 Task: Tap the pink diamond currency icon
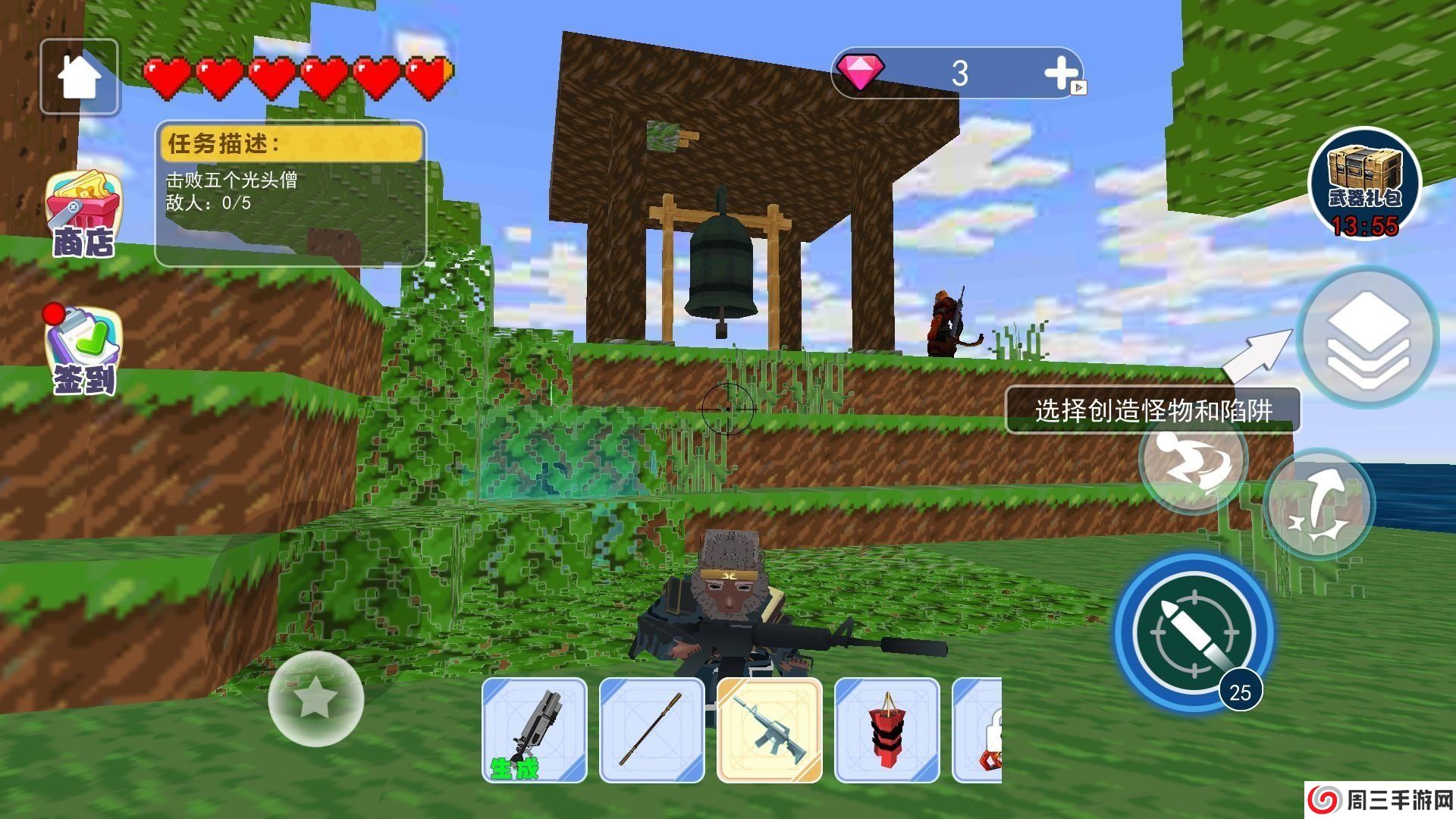(x=861, y=72)
